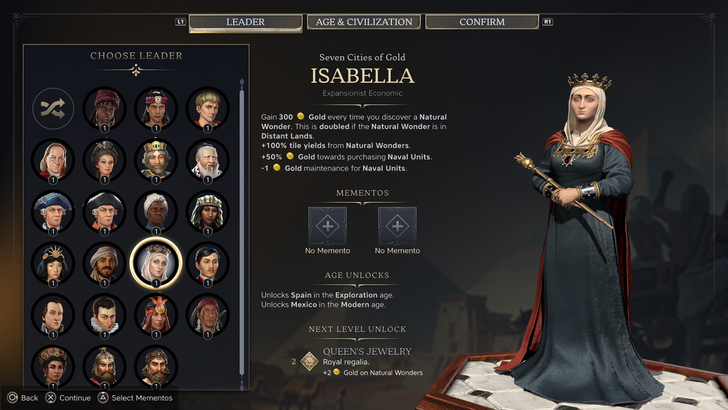Image resolution: width=728 pixels, height=410 pixels.
Task: Pick the leader with red feathered headdress
Action: (156, 314)
